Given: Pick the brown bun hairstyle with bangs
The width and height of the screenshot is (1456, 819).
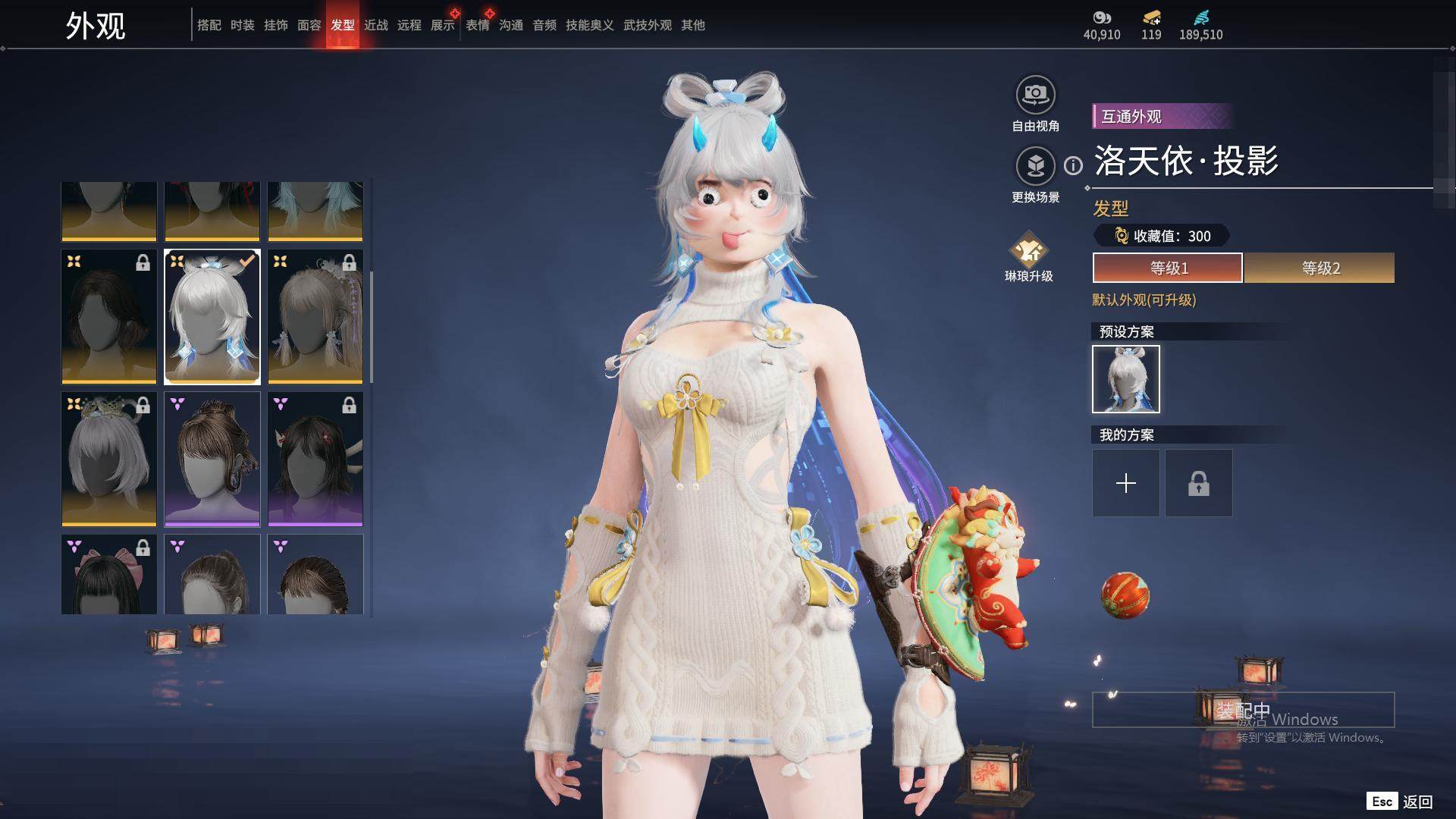Looking at the screenshot, I should (x=212, y=459).
